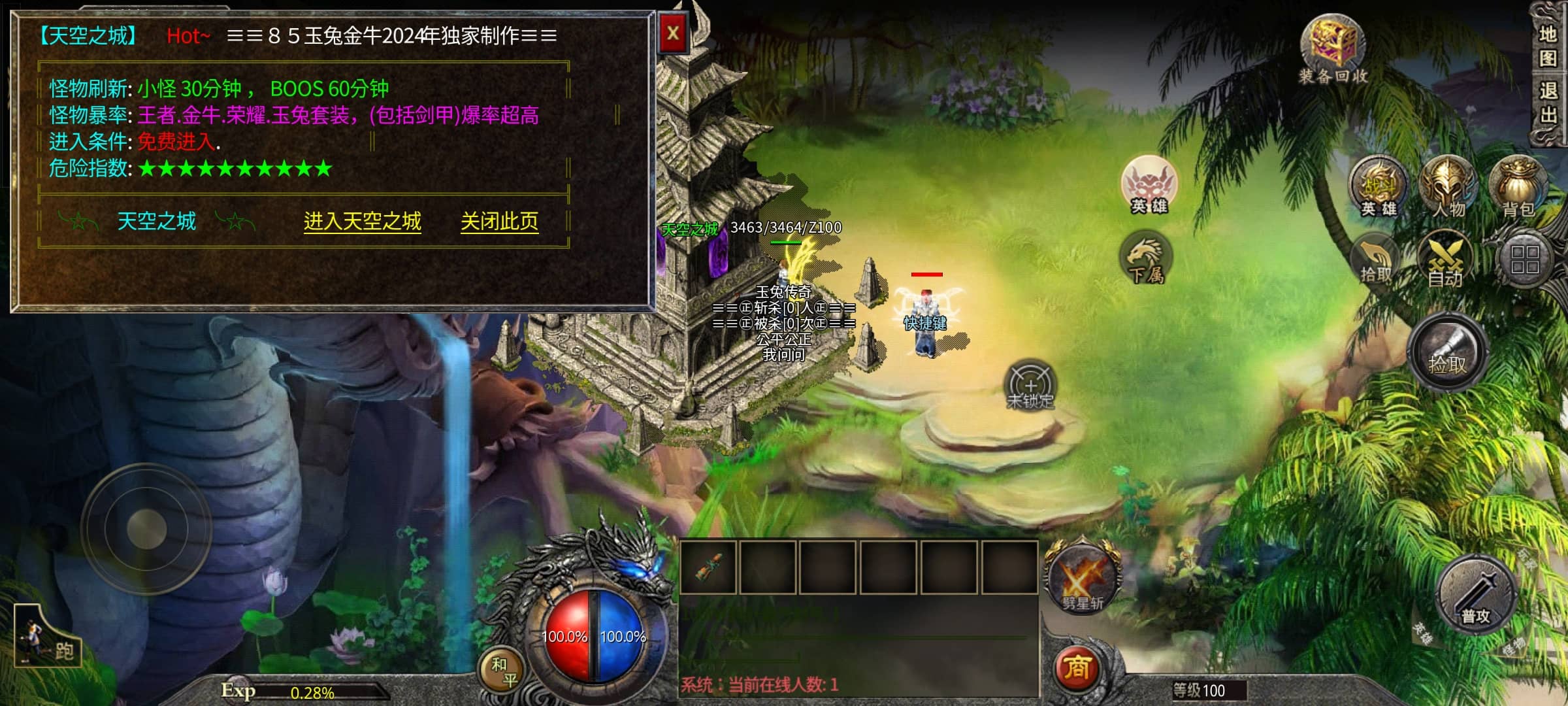Open the red 商 shop button
The height and width of the screenshot is (706, 1568).
1077,668
